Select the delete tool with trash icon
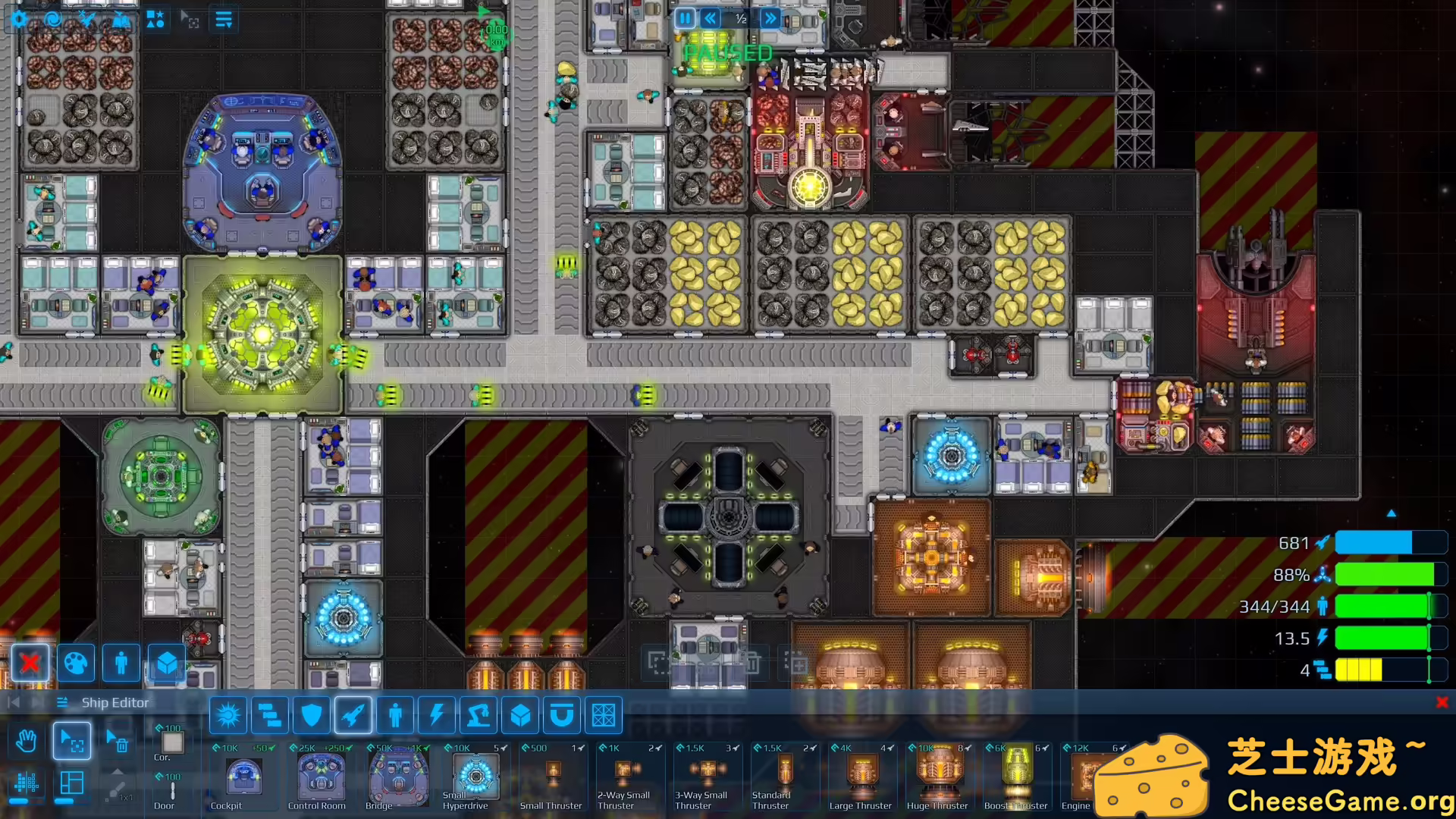 pyautogui.click(x=120, y=742)
